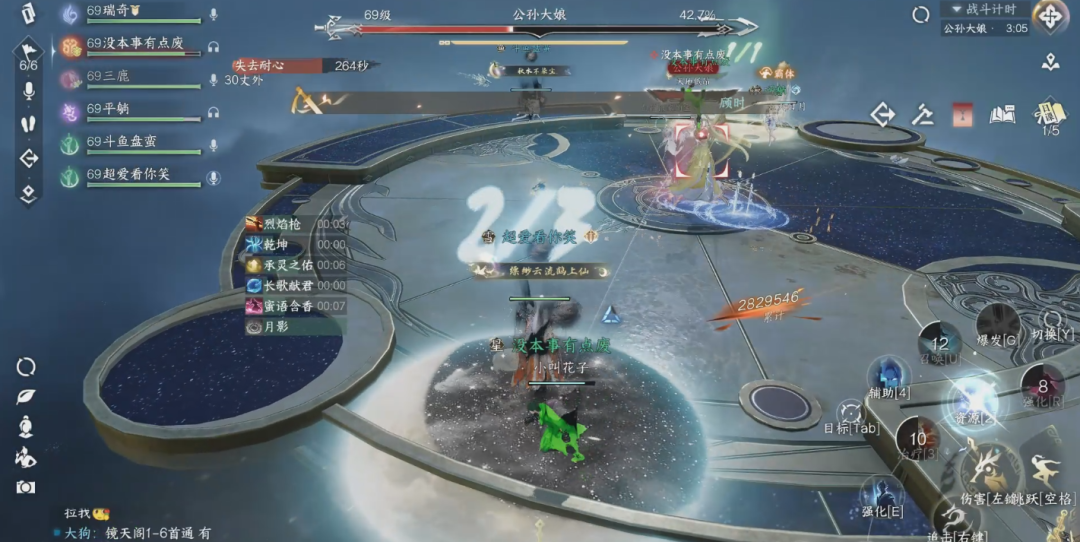Toggle the voice chat microphone on the left bar

point(28,91)
